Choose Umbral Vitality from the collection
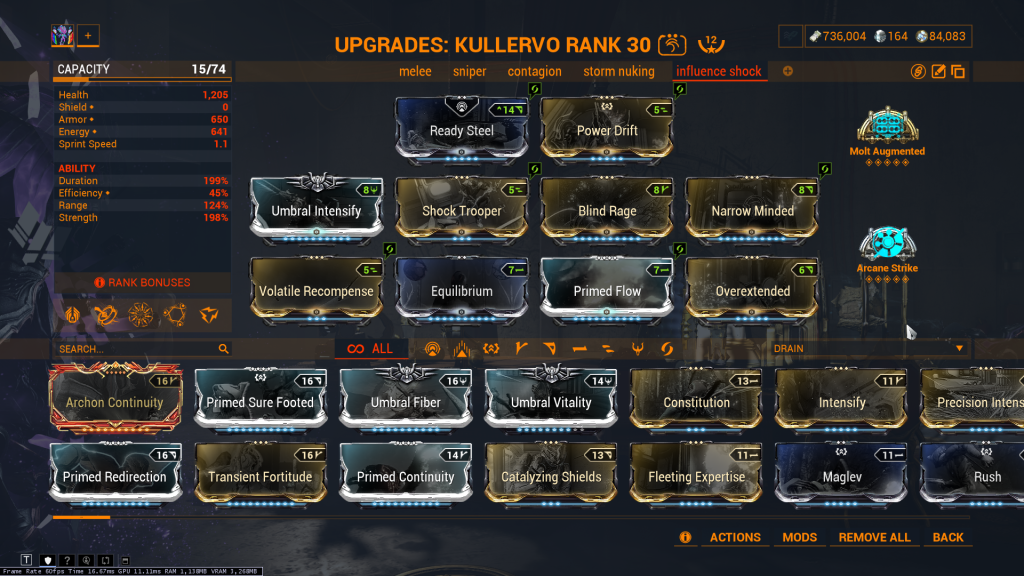This screenshot has height=576, width=1024. pyautogui.click(x=551, y=400)
